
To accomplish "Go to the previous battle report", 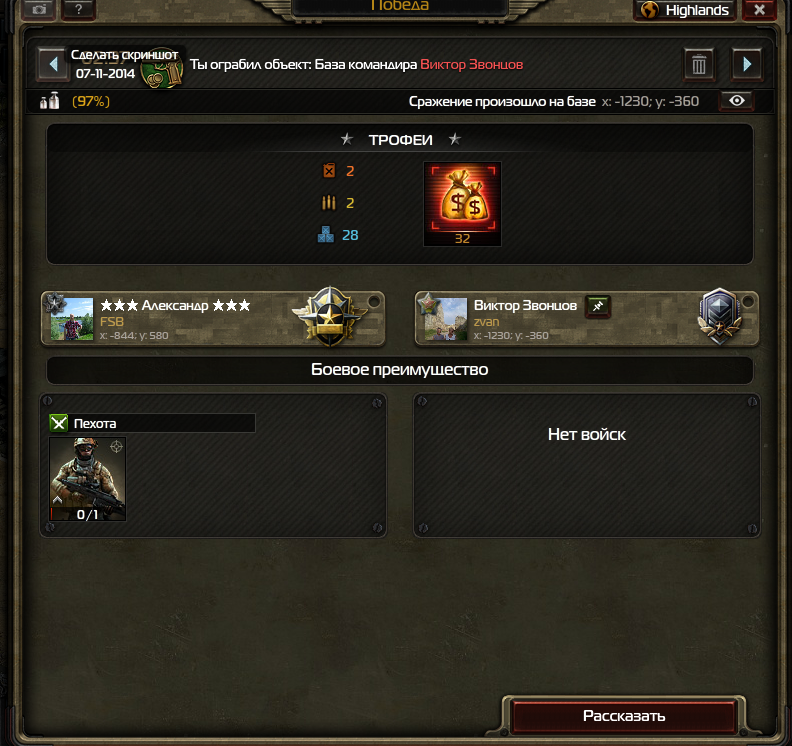I will 52,65.
